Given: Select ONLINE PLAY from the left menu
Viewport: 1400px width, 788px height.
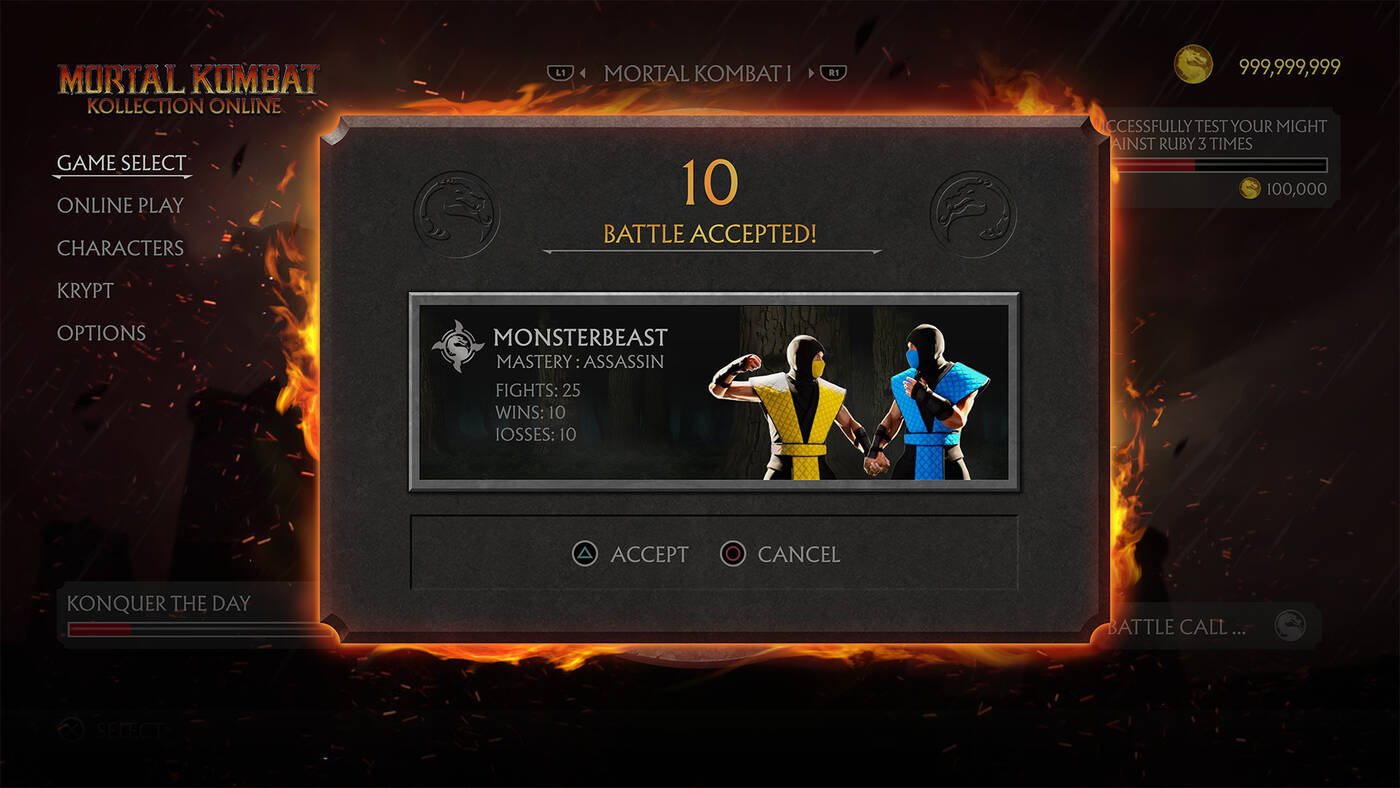Looking at the screenshot, I should [x=120, y=205].
